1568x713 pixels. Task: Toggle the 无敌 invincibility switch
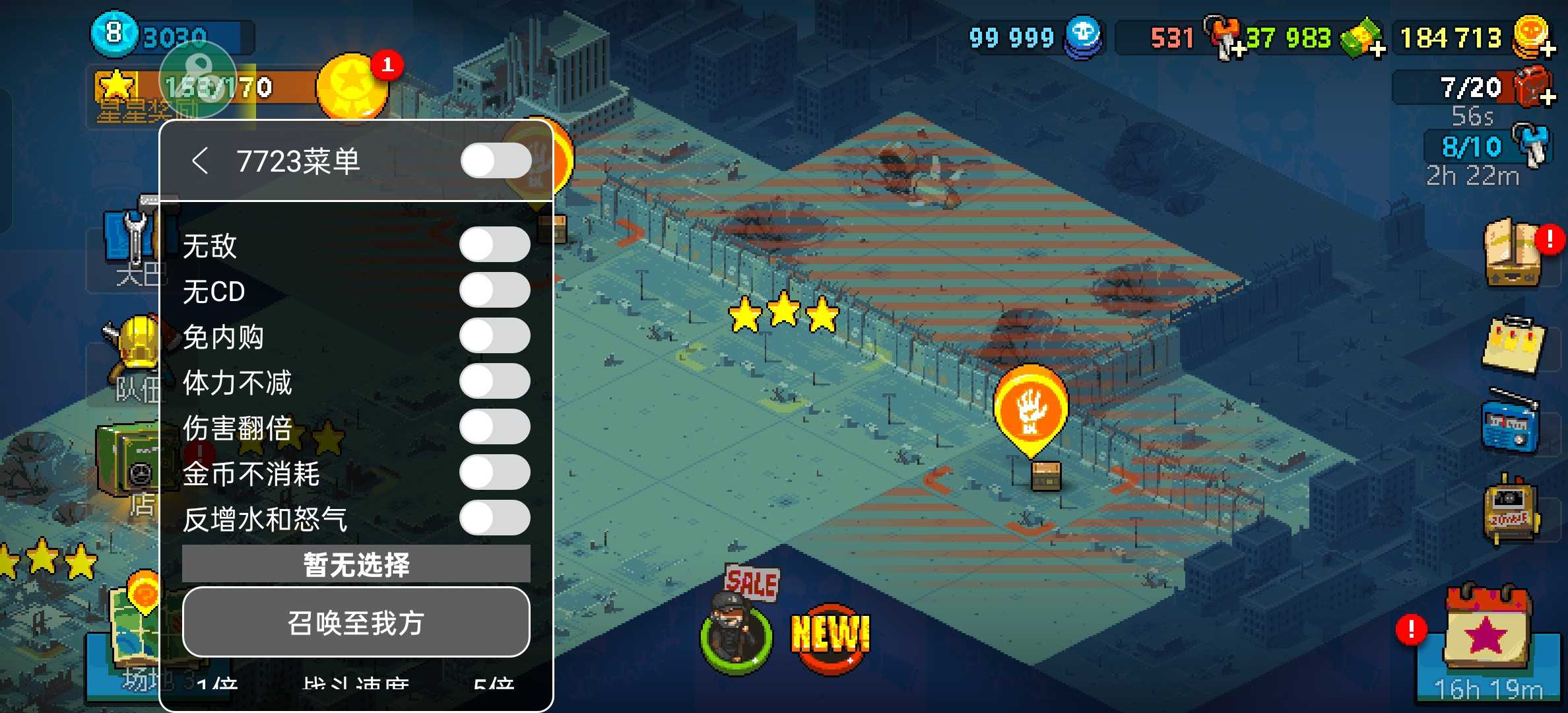tap(494, 245)
